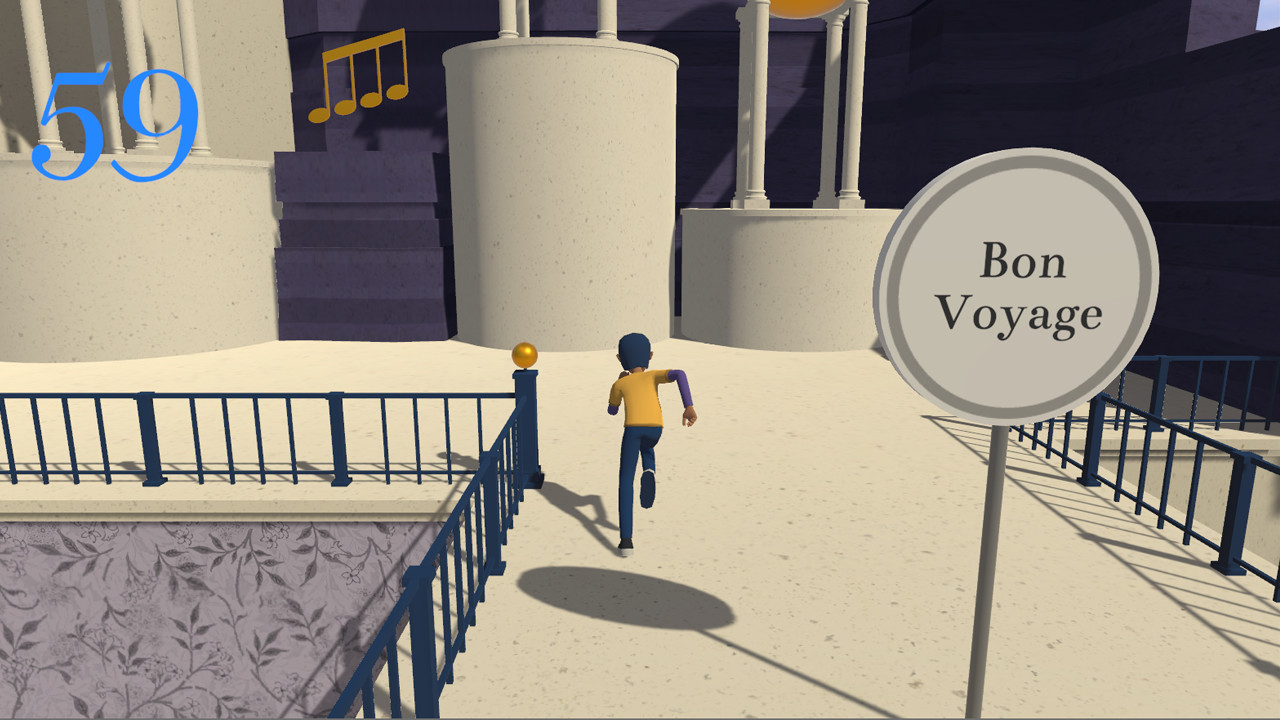
Task: Click the character's purple sleeve
Action: [x=678, y=390]
